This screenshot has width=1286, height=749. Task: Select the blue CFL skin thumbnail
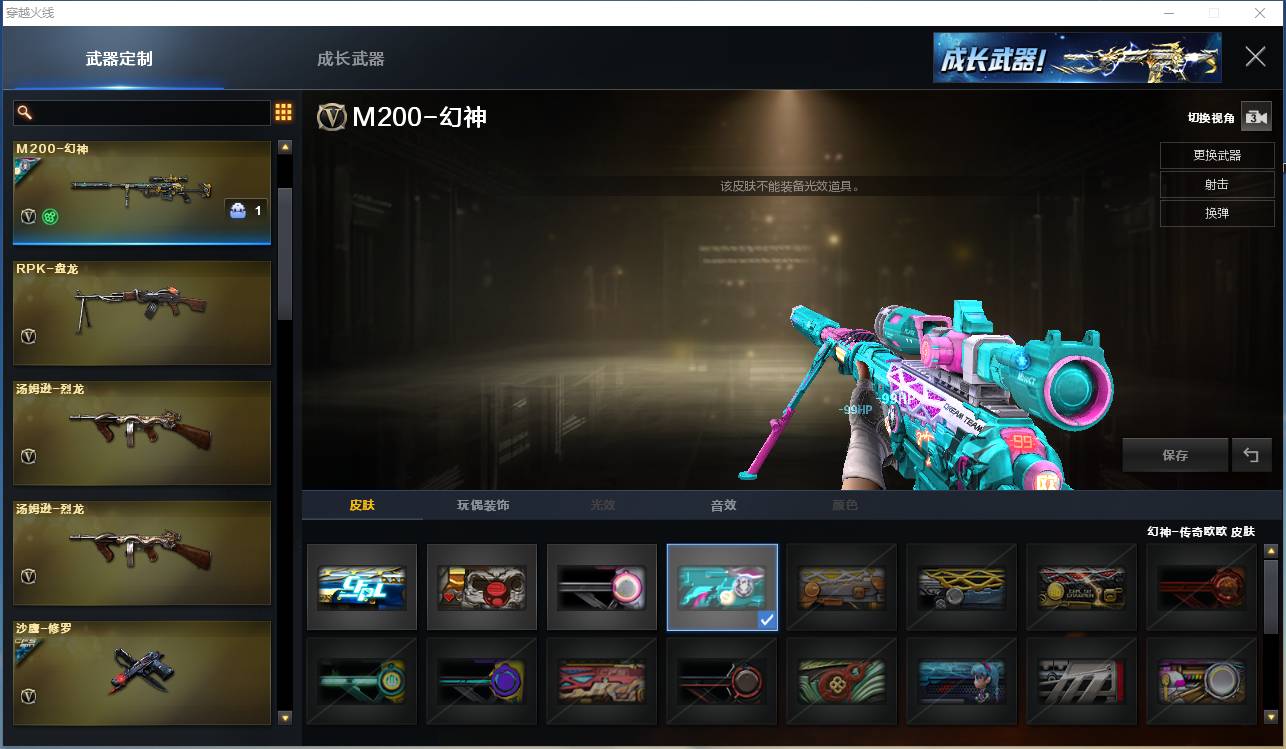tap(362, 587)
